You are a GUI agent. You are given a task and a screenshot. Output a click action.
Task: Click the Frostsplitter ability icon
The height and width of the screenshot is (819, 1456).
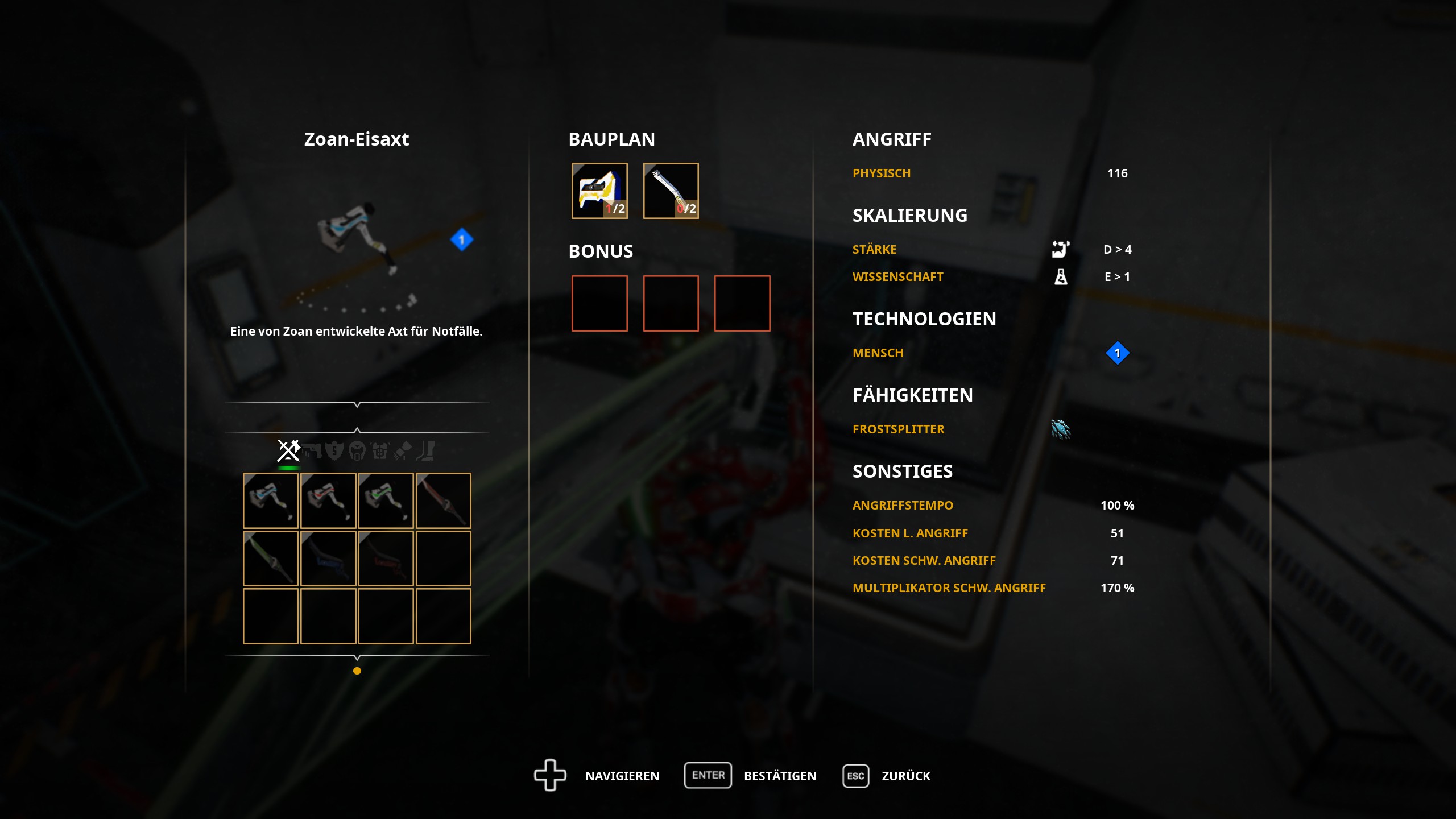(1061, 429)
